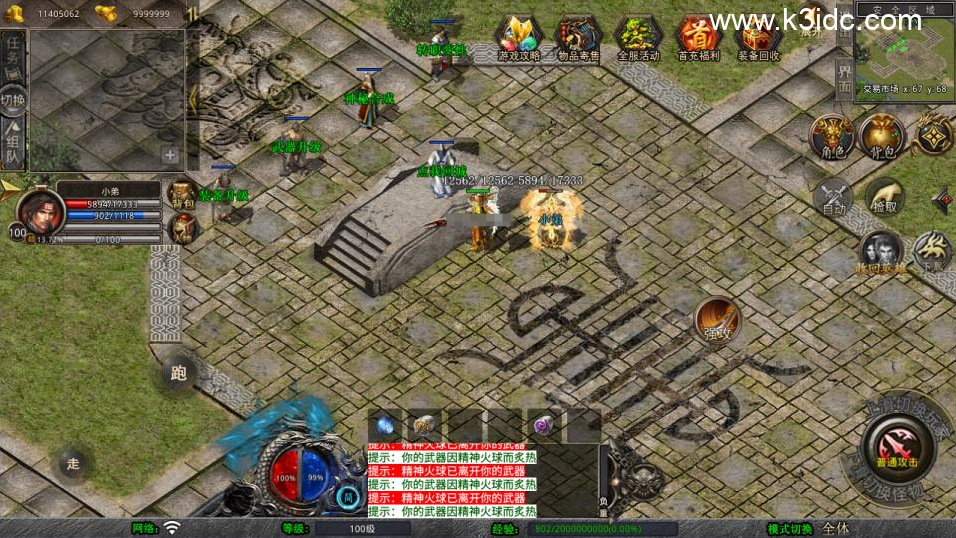This screenshot has width=956, height=538.
Task: Open the 游戏攻略 game guide icon
Action: click(x=518, y=38)
